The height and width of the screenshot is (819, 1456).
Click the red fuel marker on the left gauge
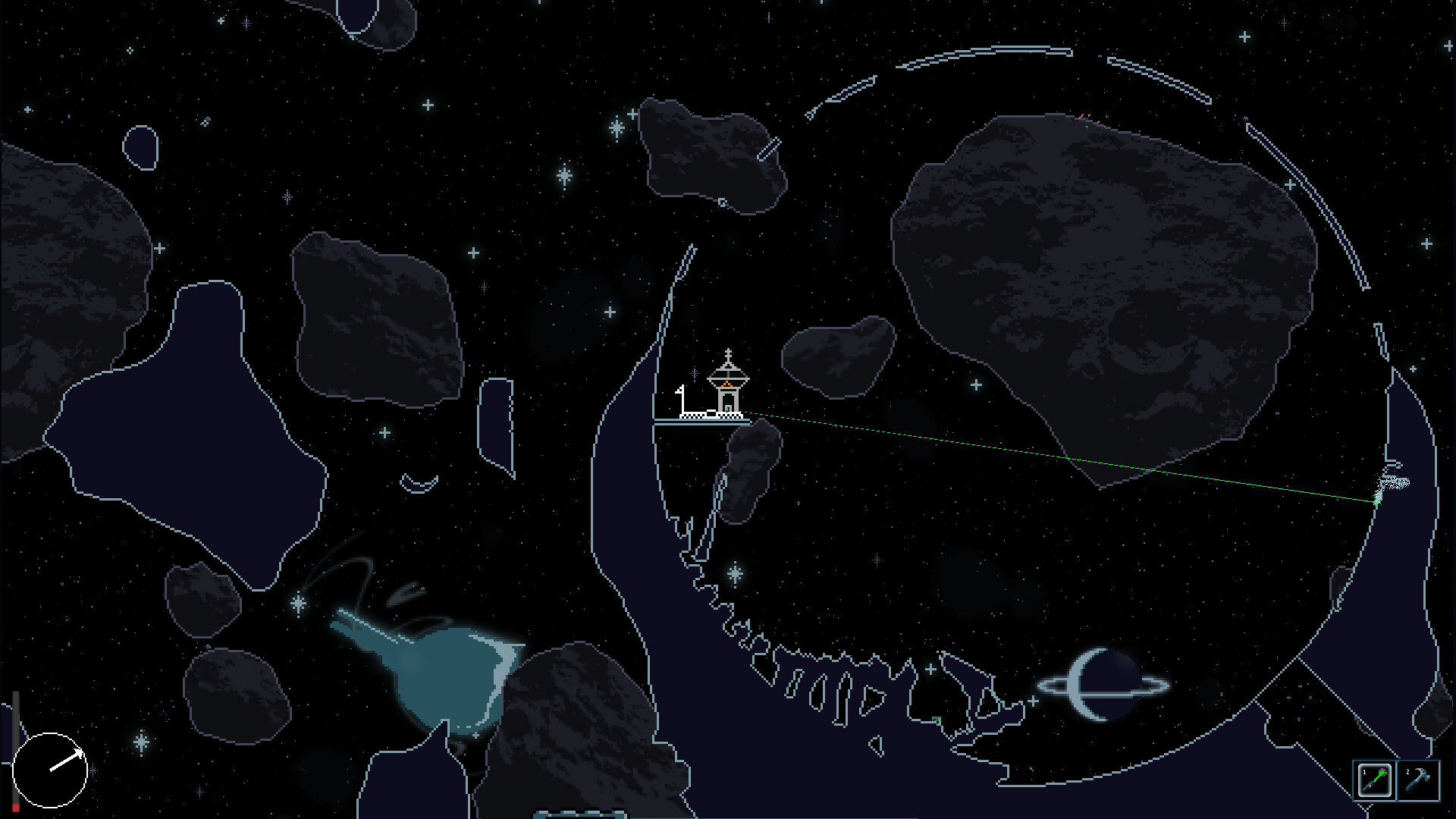coord(15,806)
